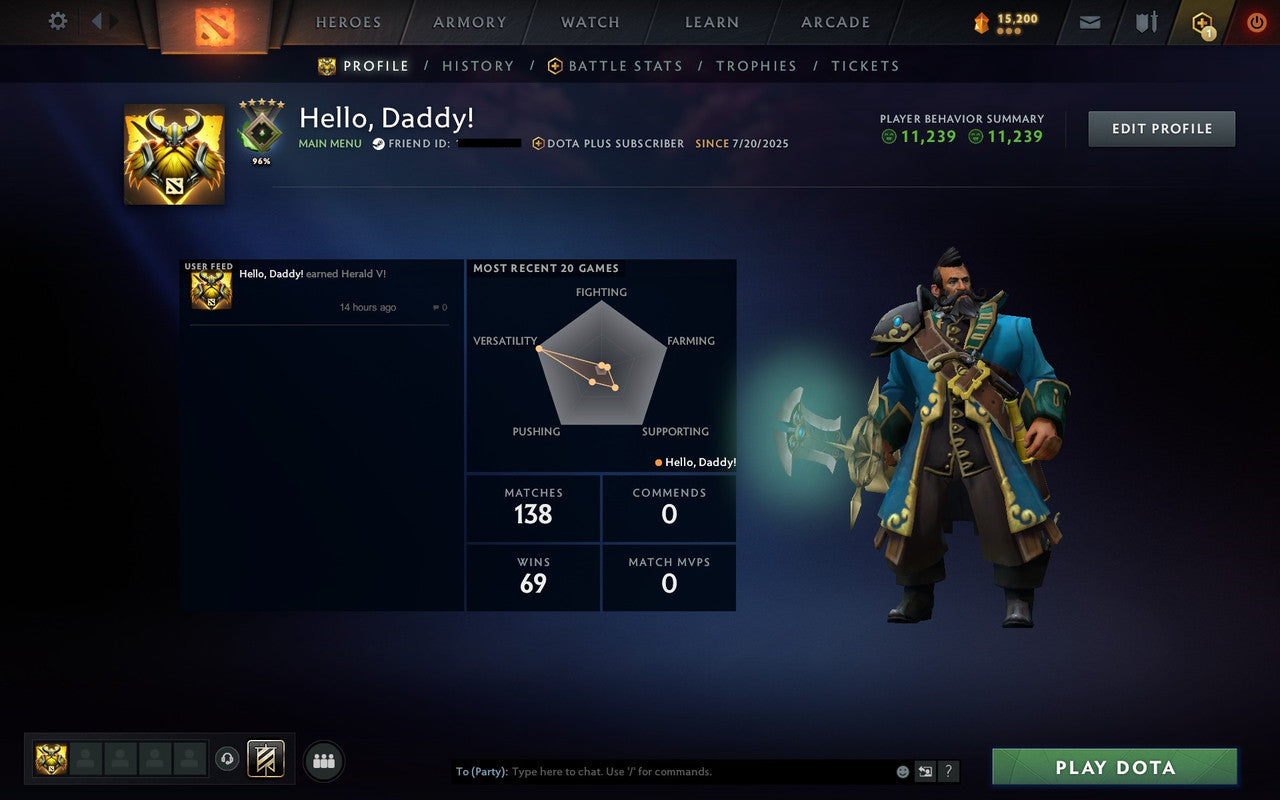Click the chat help question mark icon

point(948,771)
